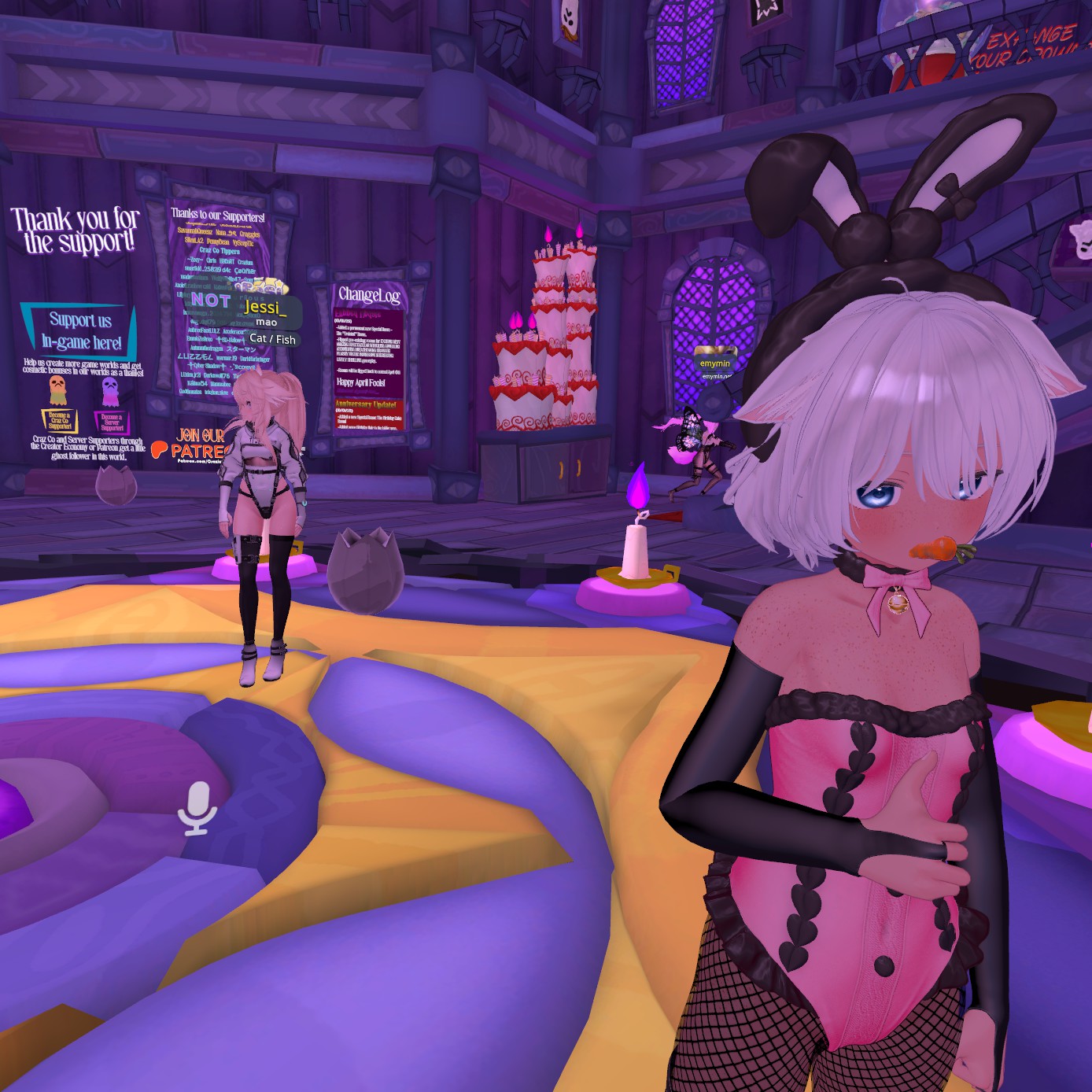Screen dimensions: 1092x1092
Task: Toggle the microphone mute icon
Action: pos(197,807)
